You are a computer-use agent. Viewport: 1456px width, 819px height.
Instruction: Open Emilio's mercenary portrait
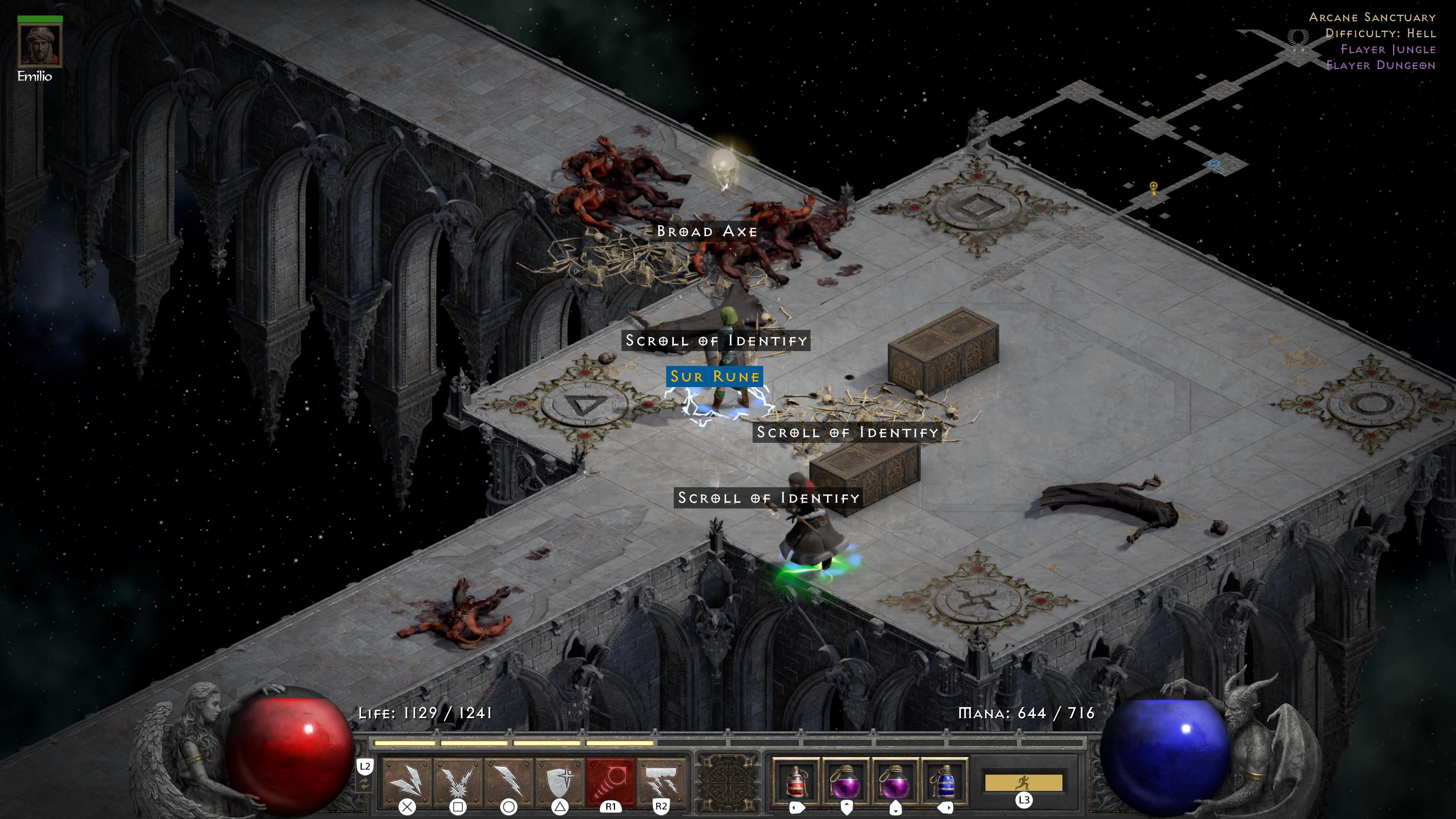(39, 45)
